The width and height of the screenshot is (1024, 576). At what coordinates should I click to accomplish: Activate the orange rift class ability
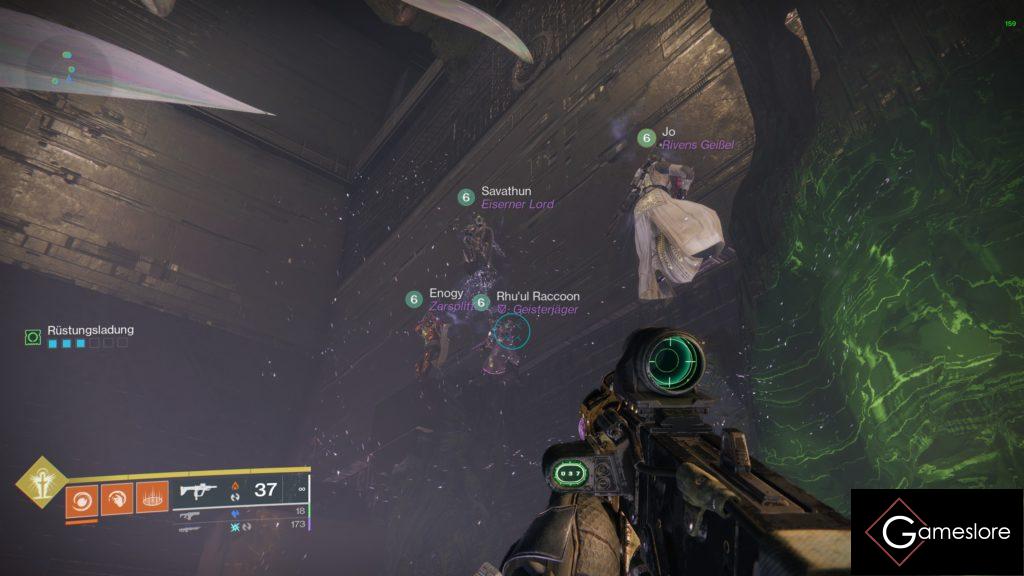[151, 496]
